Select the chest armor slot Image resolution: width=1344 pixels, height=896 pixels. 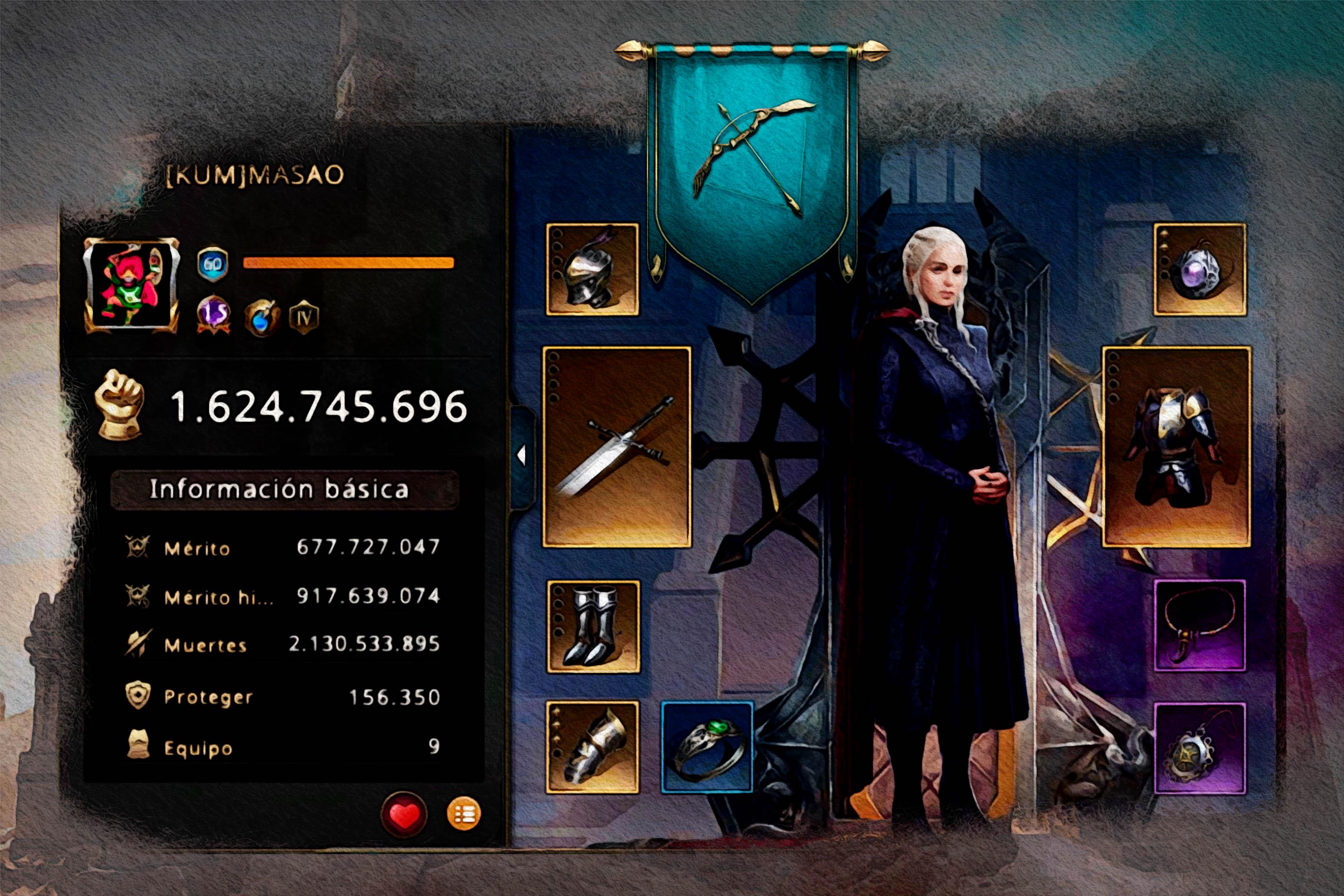tap(1176, 447)
